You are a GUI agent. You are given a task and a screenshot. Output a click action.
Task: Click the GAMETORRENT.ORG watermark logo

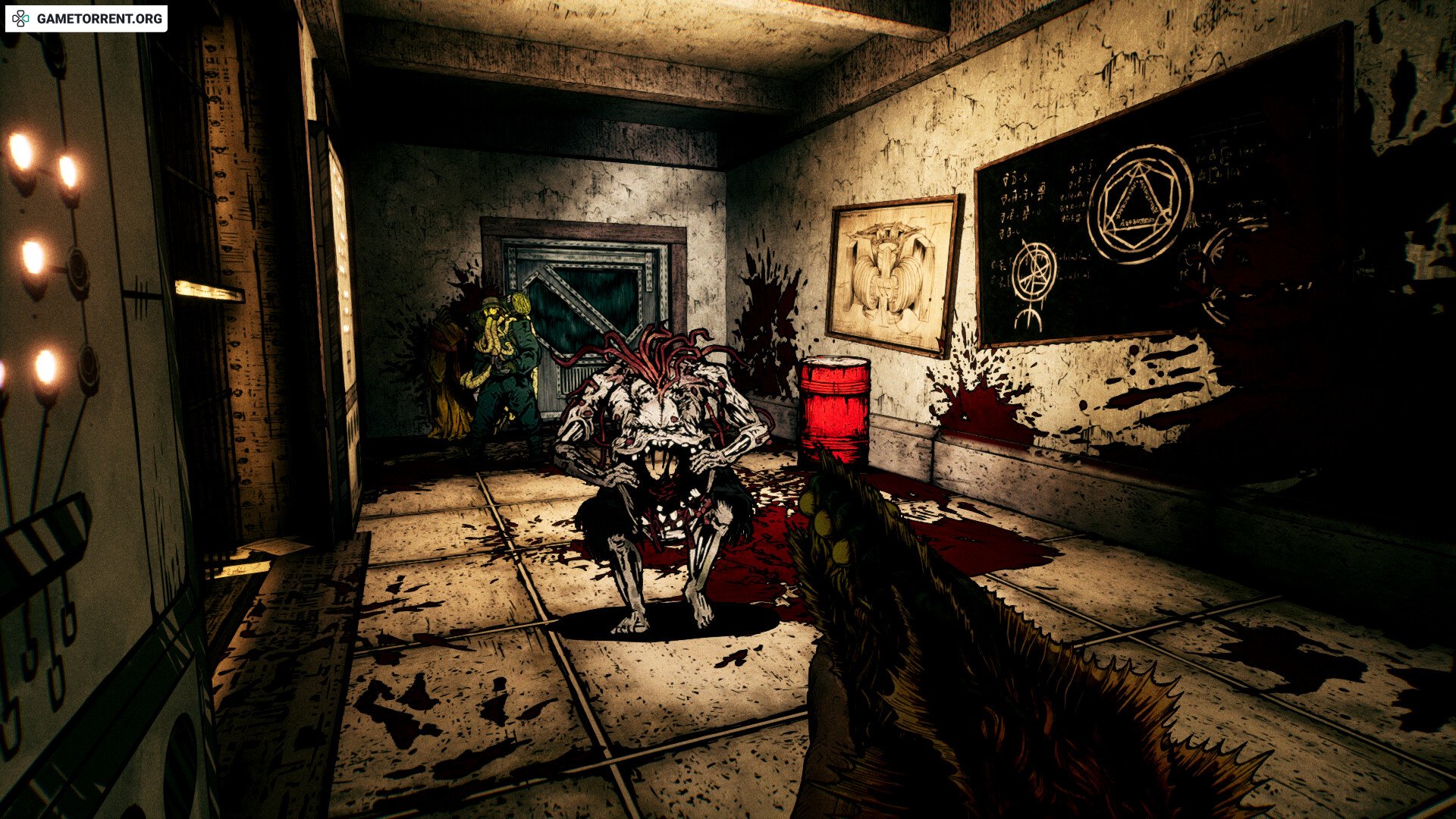point(86,19)
